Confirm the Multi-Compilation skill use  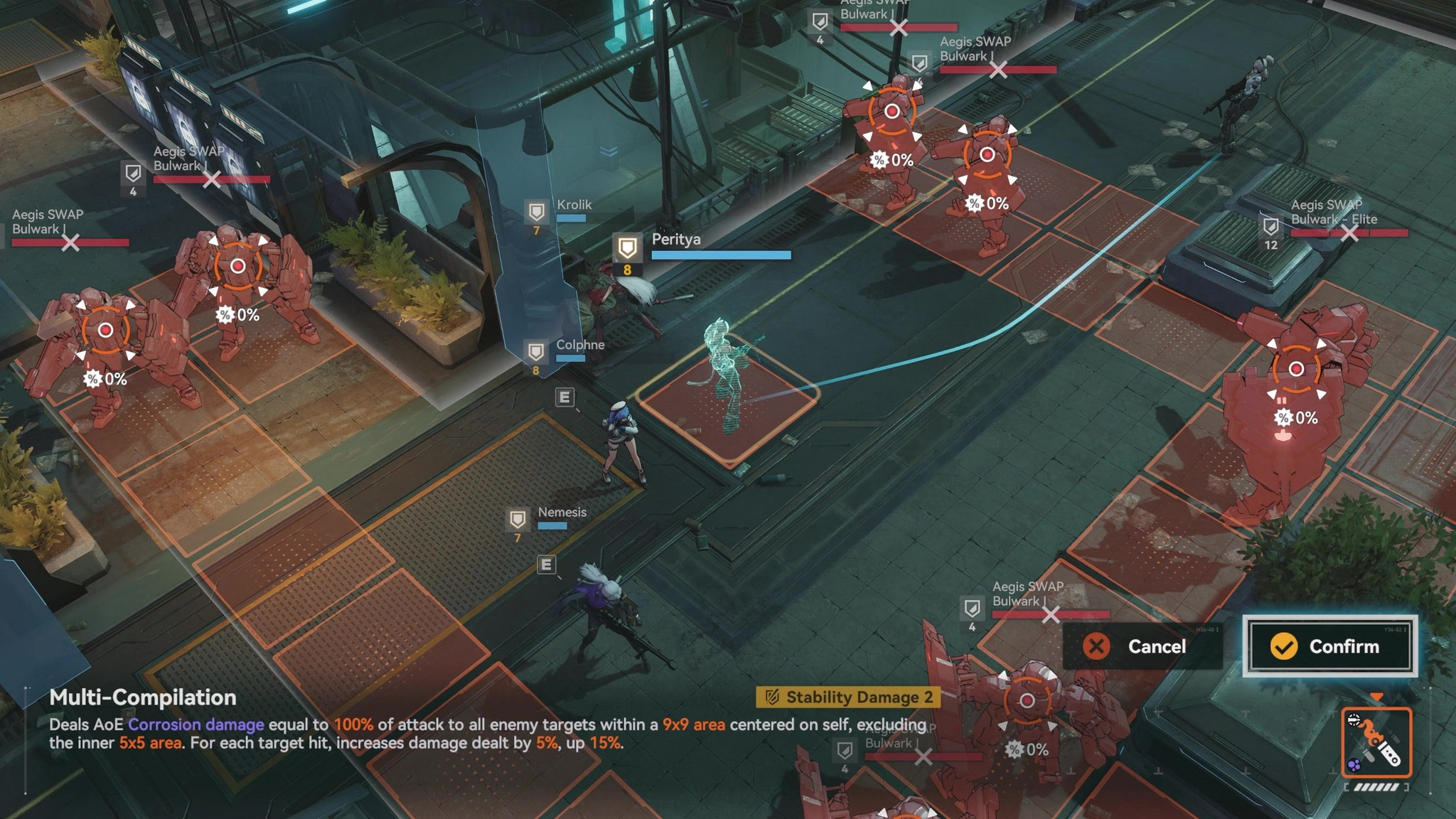(1329, 646)
